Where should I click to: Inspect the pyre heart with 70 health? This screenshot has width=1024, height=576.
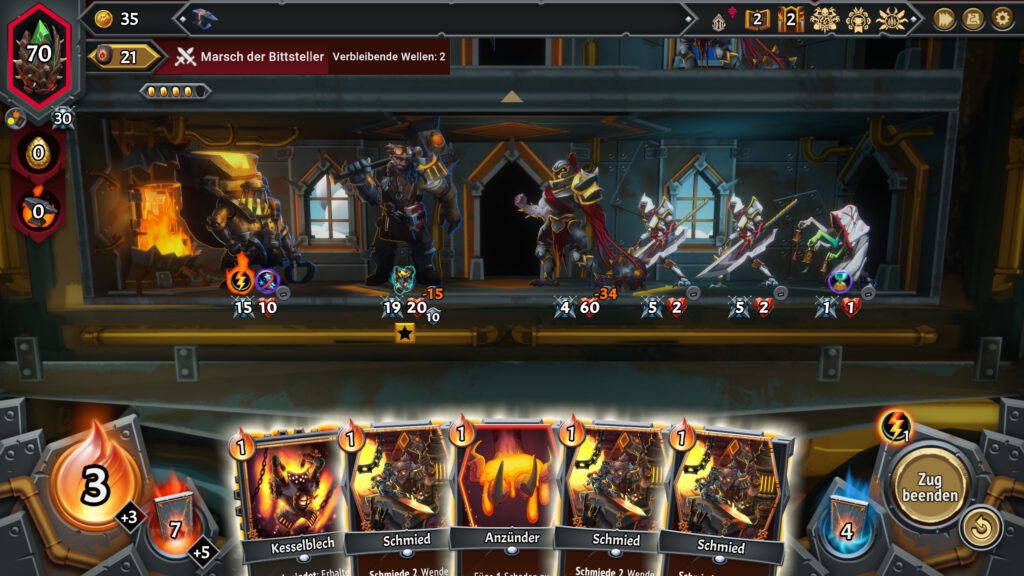[39, 53]
